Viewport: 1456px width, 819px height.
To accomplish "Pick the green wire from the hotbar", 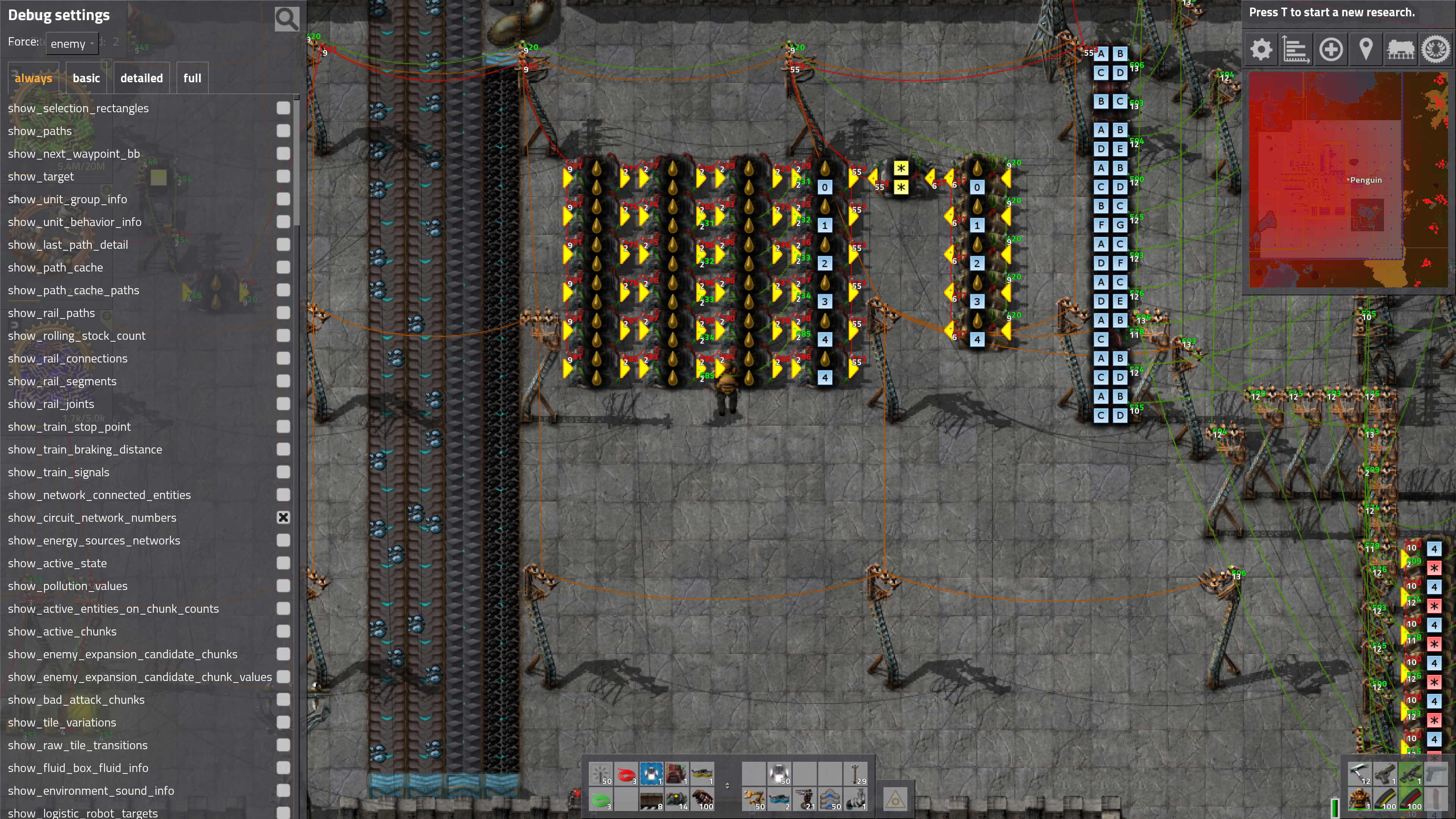I will [601, 799].
